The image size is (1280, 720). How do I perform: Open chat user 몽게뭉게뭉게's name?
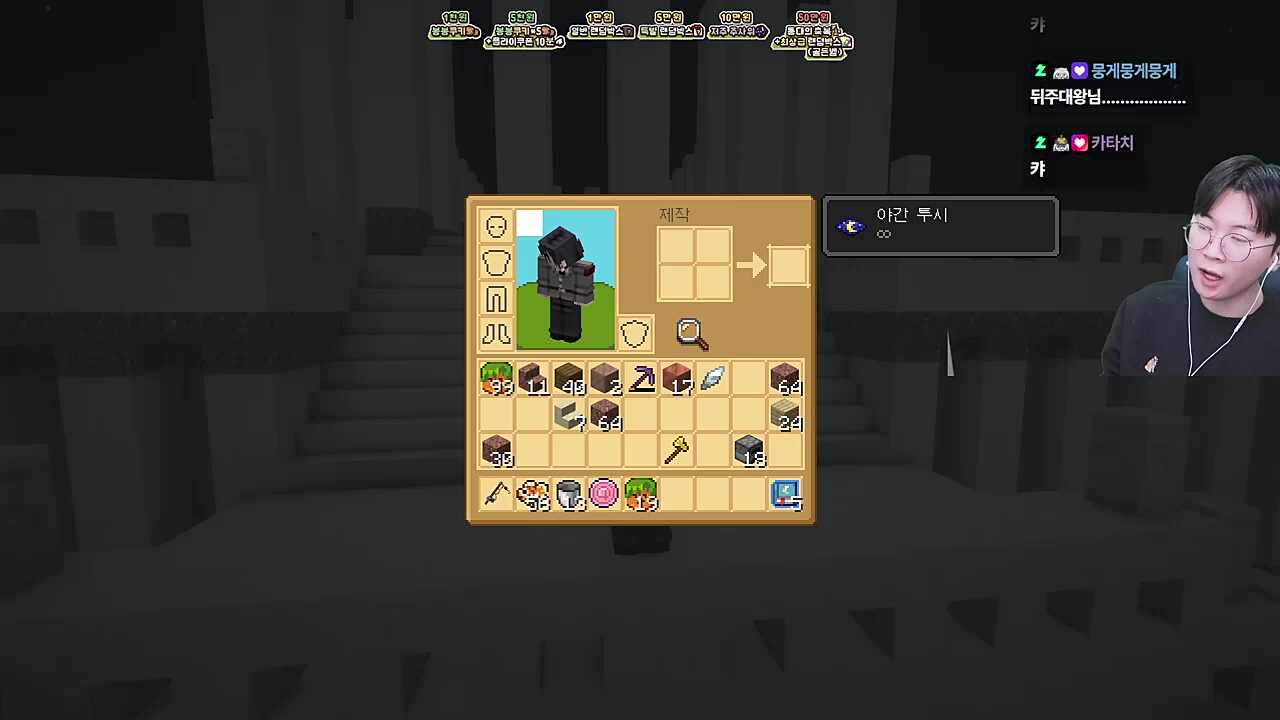pos(1133,71)
